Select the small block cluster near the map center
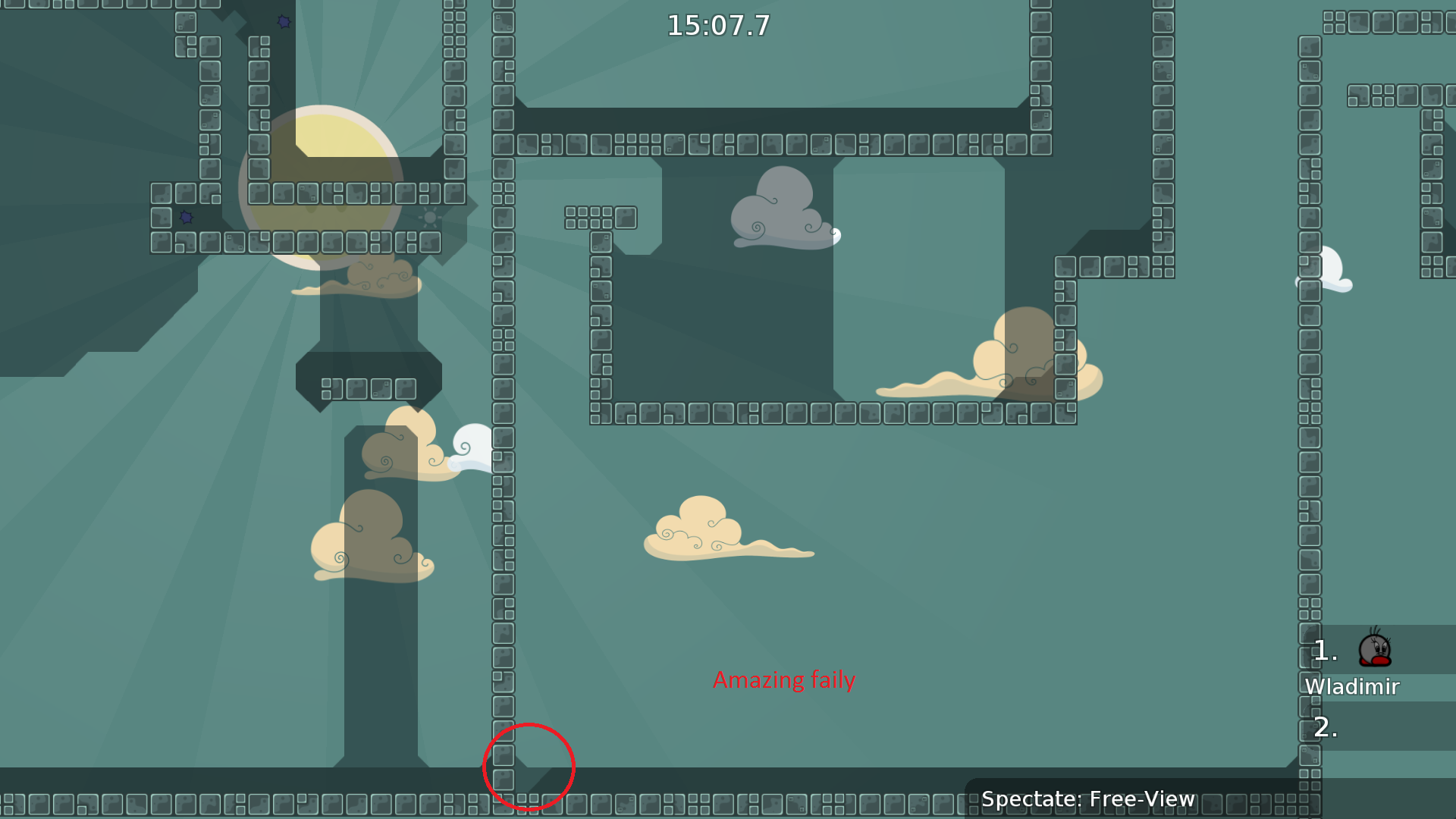1456x819 pixels. coord(599,218)
